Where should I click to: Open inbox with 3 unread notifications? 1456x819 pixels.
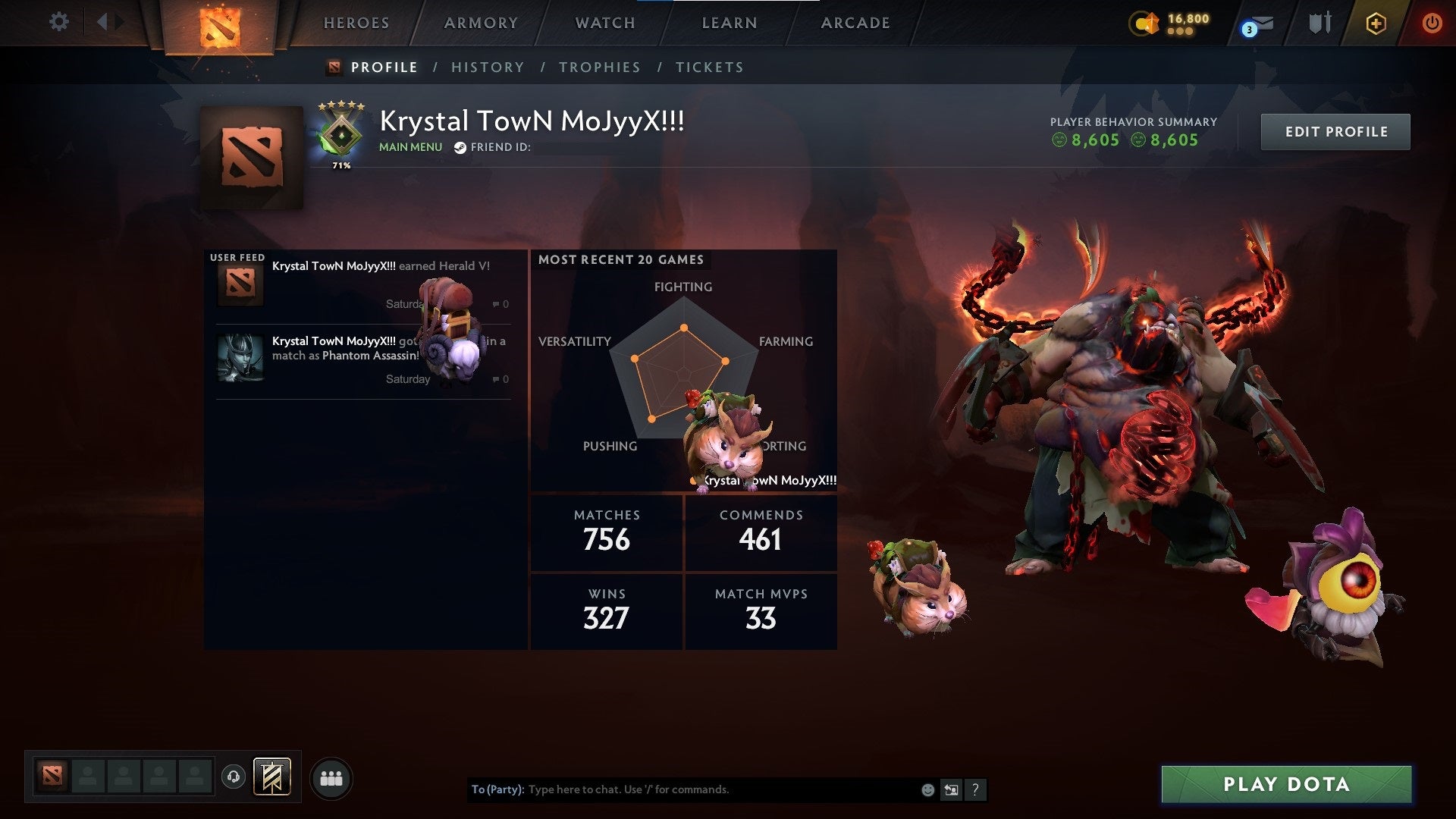click(1255, 24)
